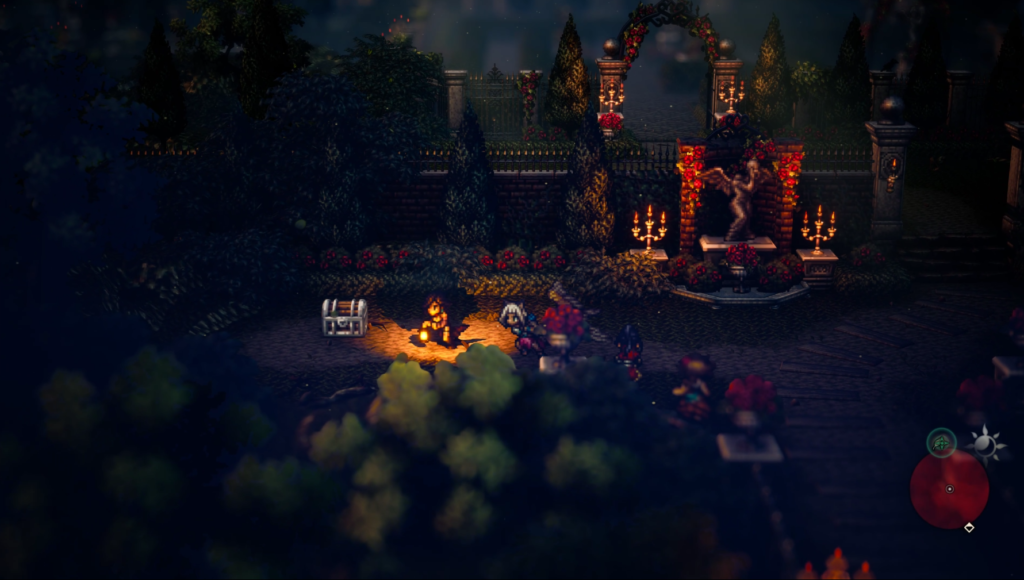Click the white diamond marker on minimap edge
Screen dimensions: 1024x580
pyautogui.click(x=969, y=527)
